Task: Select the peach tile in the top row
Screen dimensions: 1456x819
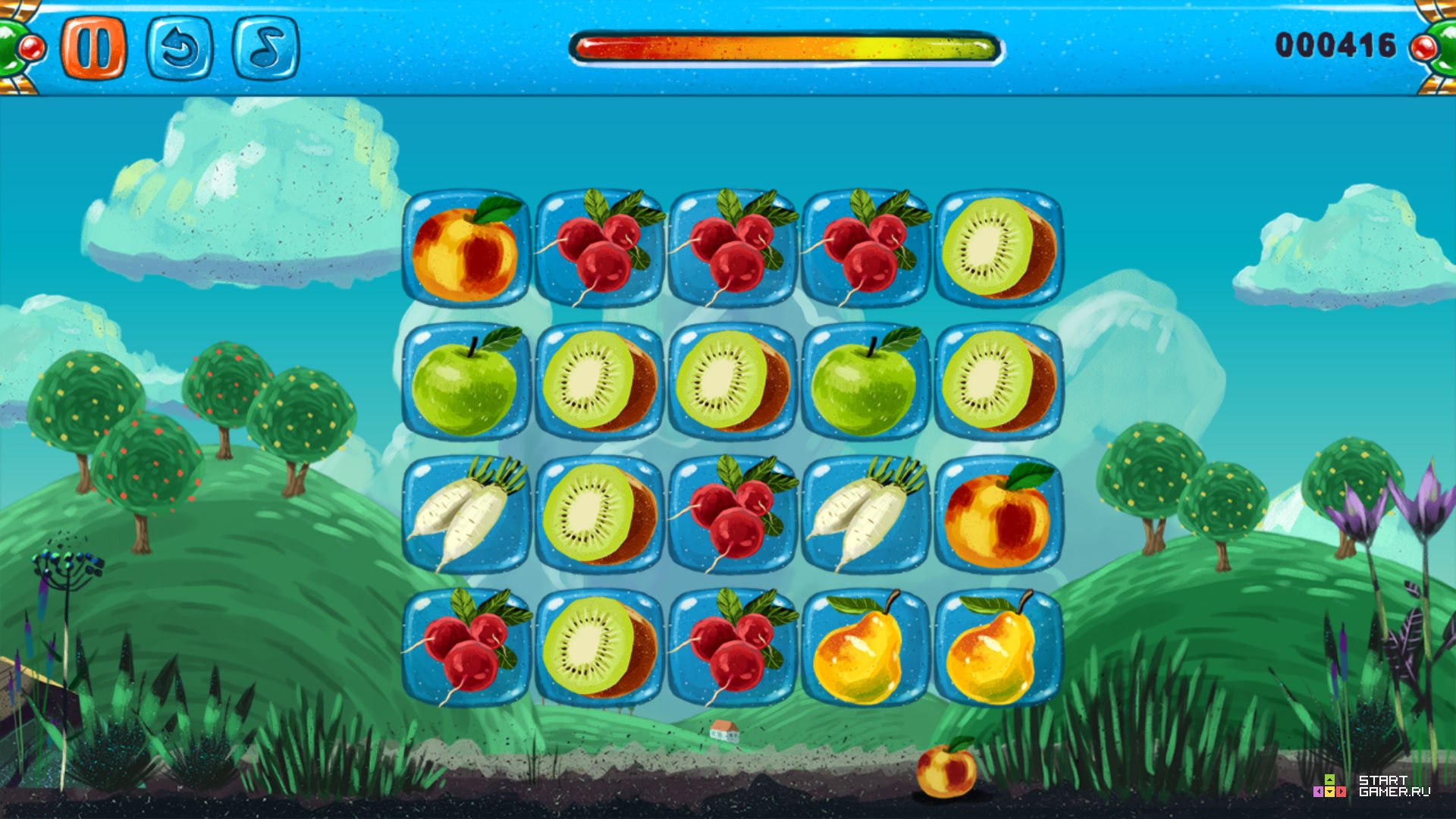Action: coord(468,250)
